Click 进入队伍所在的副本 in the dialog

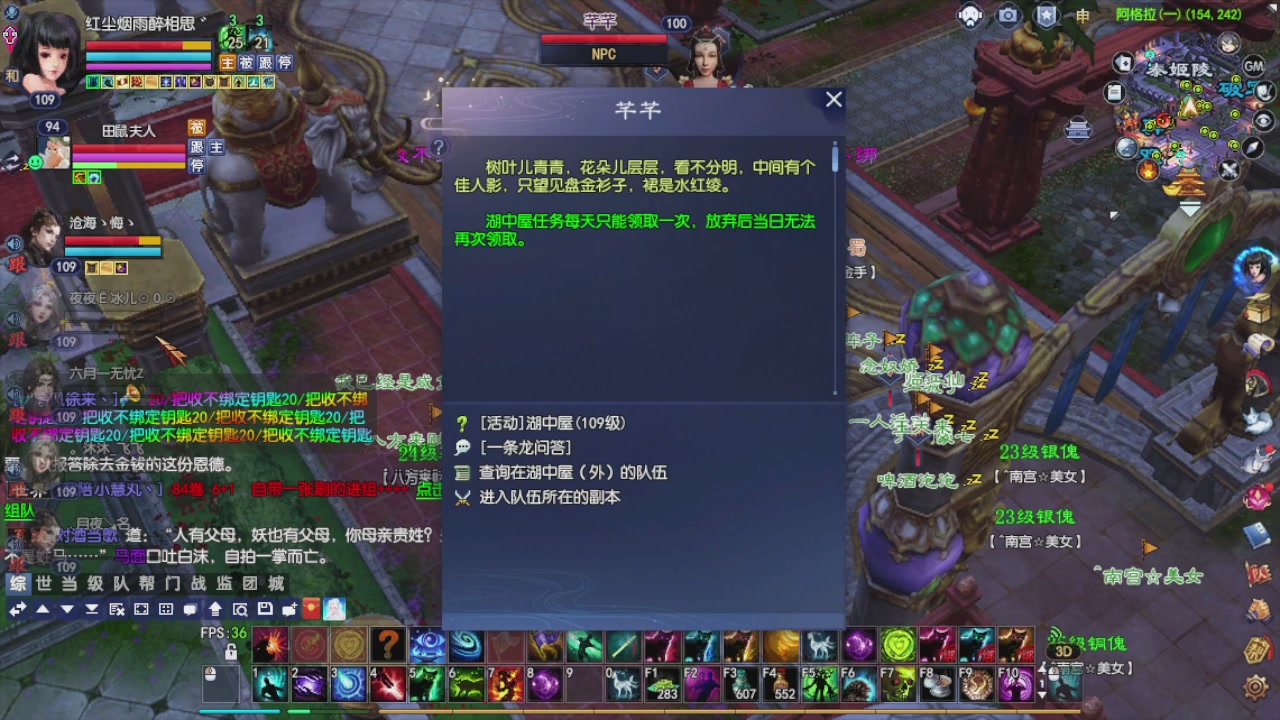[548, 496]
